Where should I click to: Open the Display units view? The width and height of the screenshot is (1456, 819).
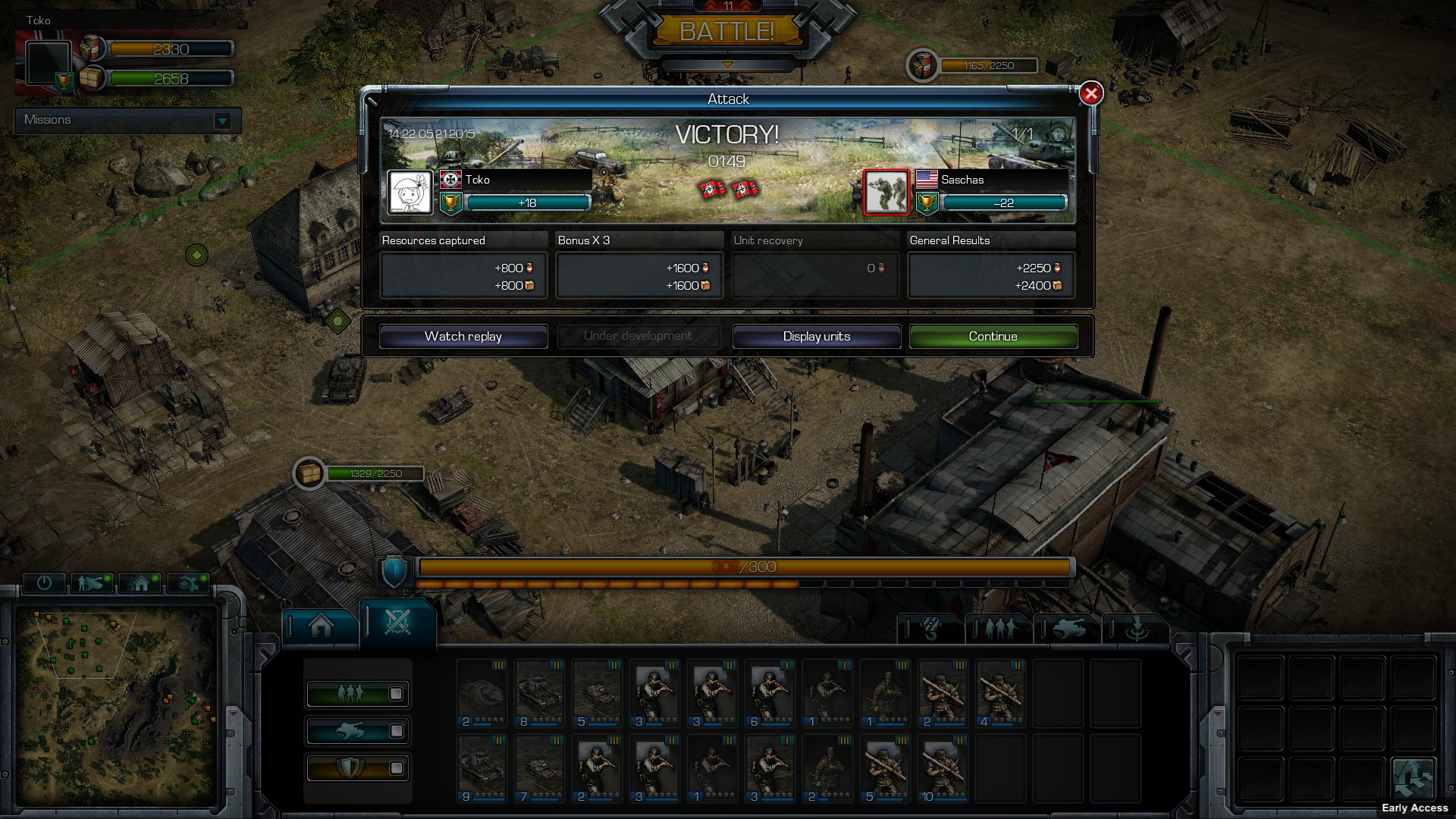pos(816,336)
